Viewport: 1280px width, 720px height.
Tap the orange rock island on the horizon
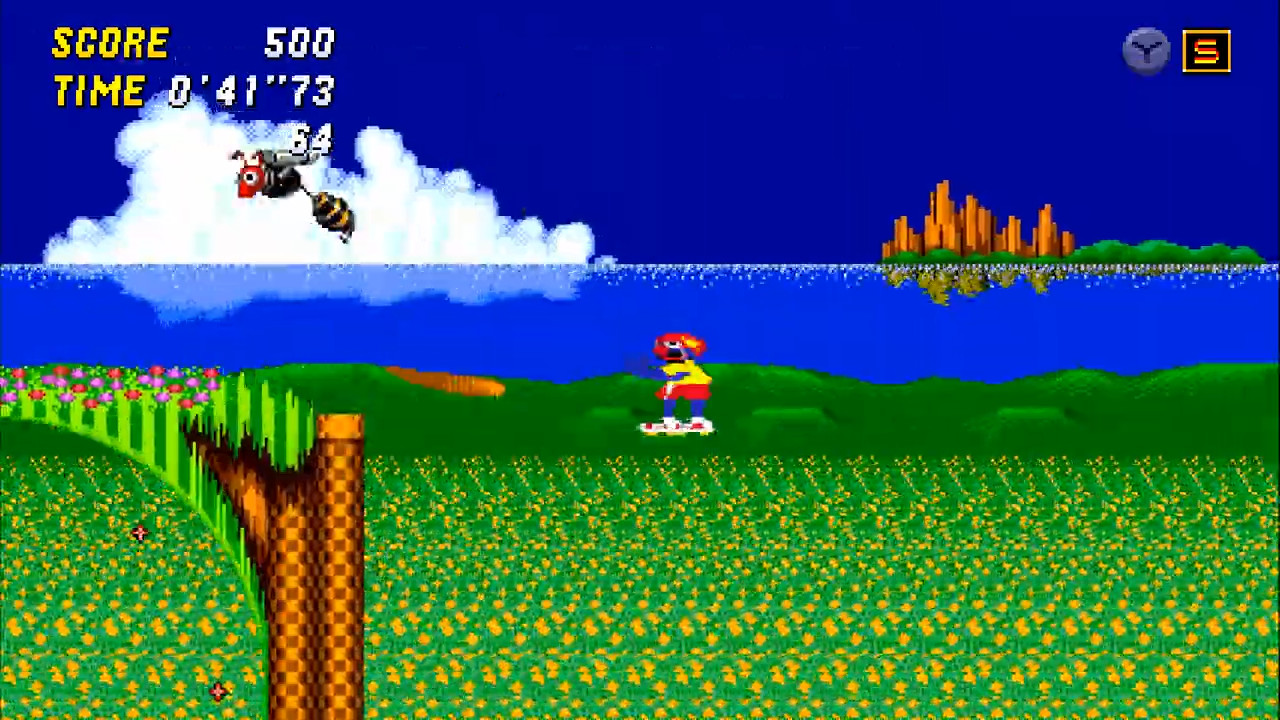(970, 225)
